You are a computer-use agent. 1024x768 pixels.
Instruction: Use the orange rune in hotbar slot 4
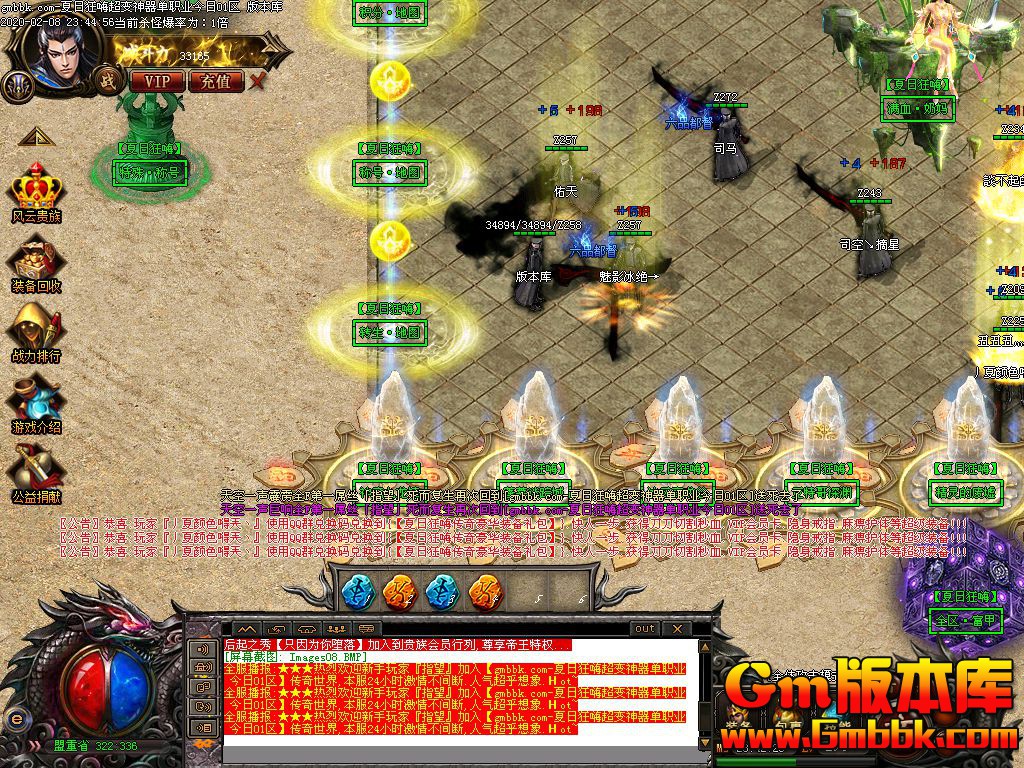pyautogui.click(x=485, y=591)
